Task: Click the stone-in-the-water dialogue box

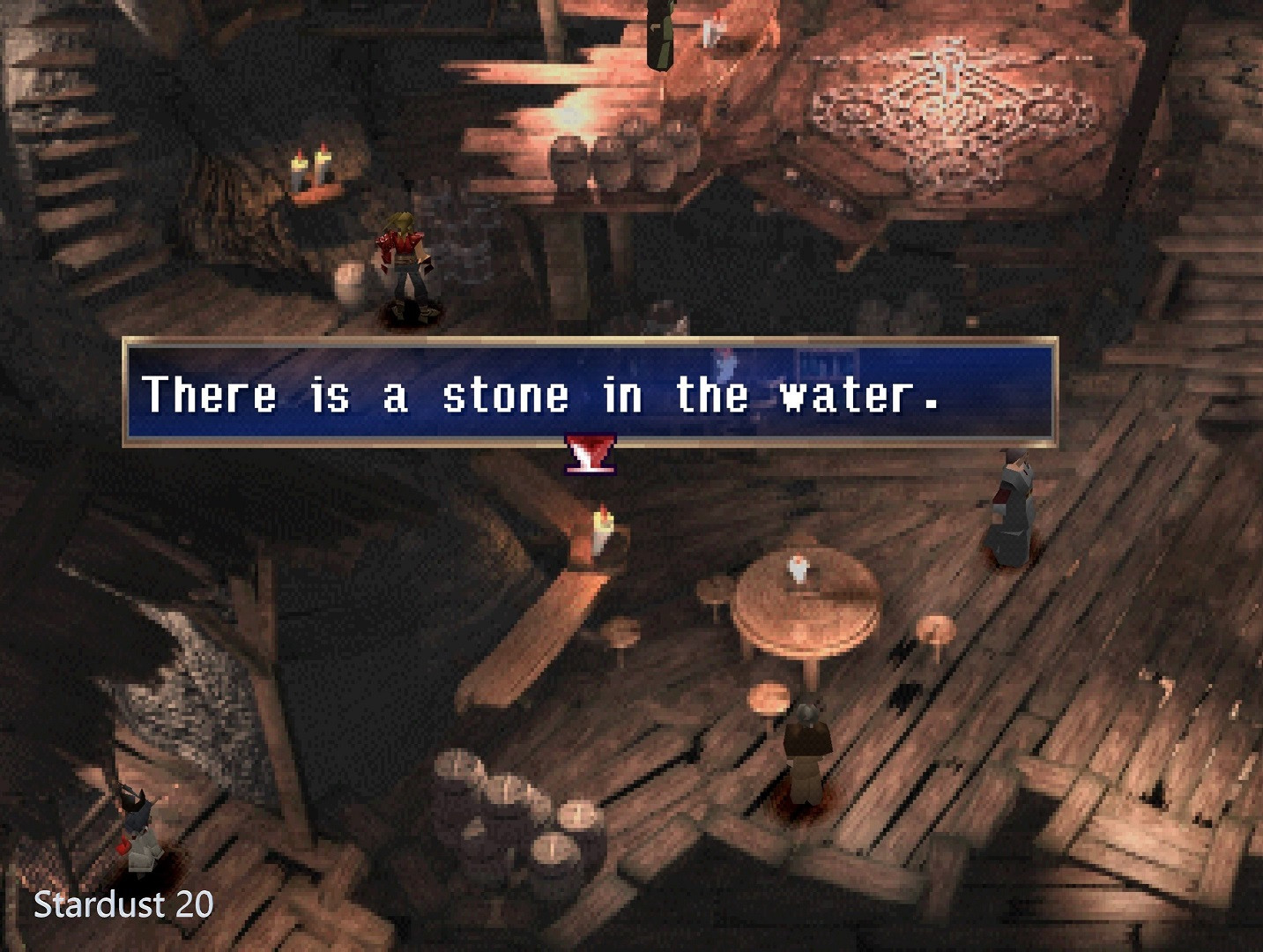Action: [x=589, y=392]
